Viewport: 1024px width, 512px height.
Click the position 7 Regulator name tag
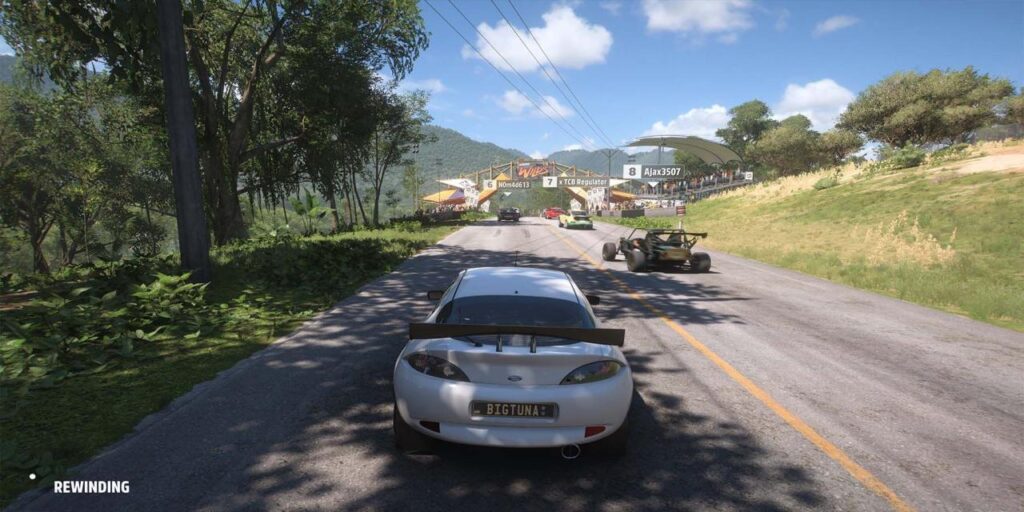[x=576, y=182]
